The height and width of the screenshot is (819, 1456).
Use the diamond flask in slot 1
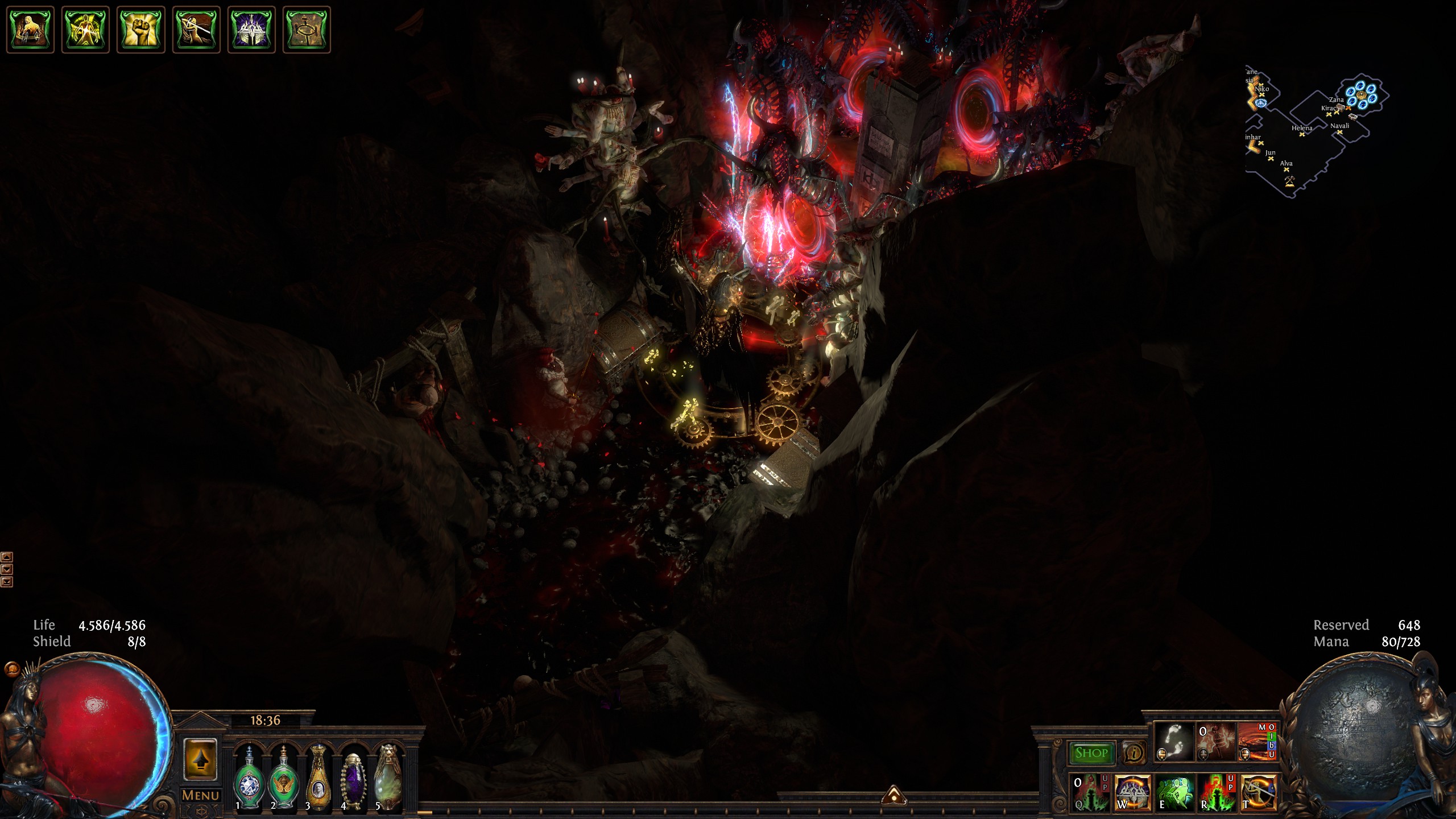pyautogui.click(x=249, y=777)
